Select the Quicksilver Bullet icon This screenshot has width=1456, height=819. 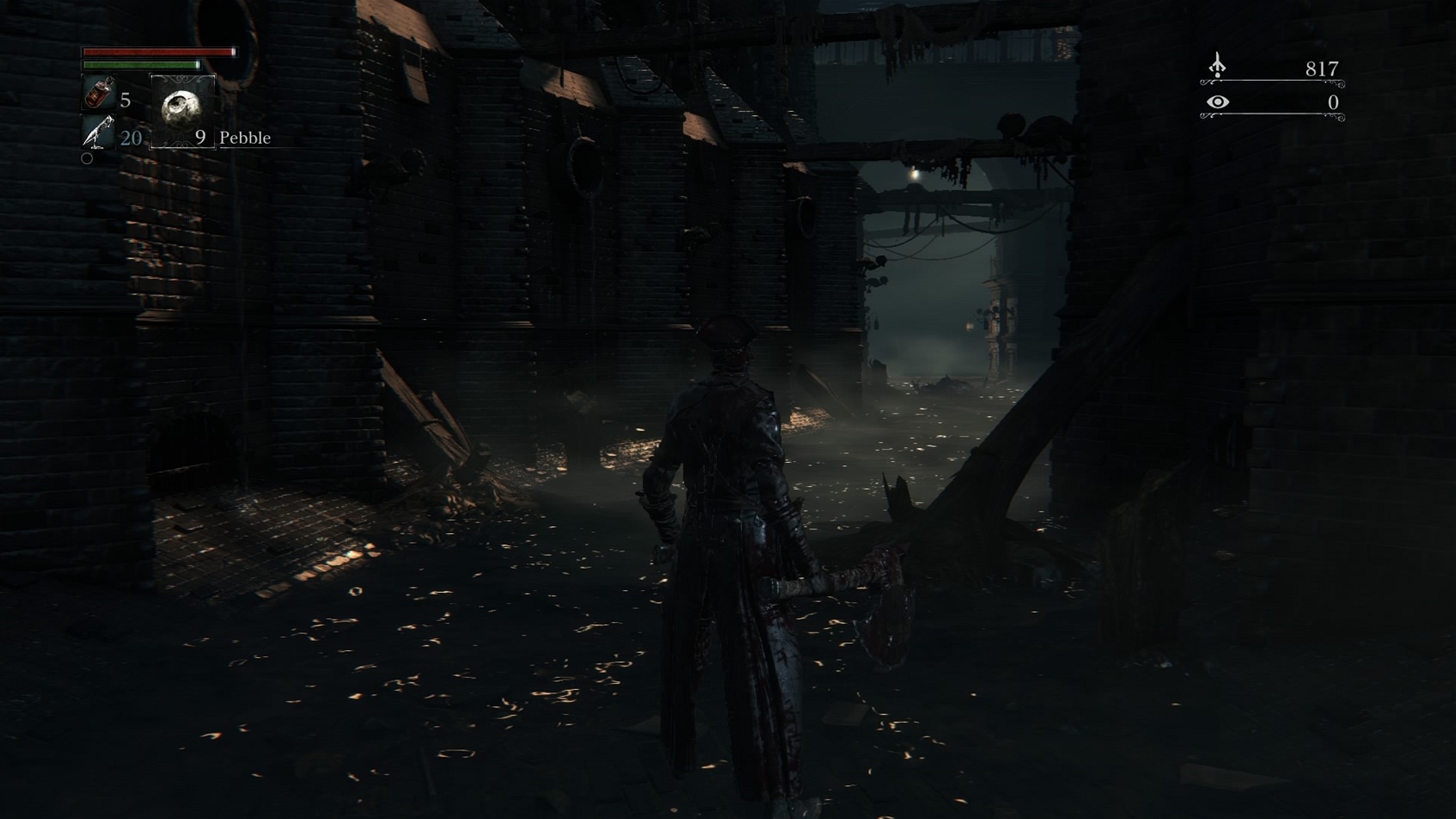[98, 133]
